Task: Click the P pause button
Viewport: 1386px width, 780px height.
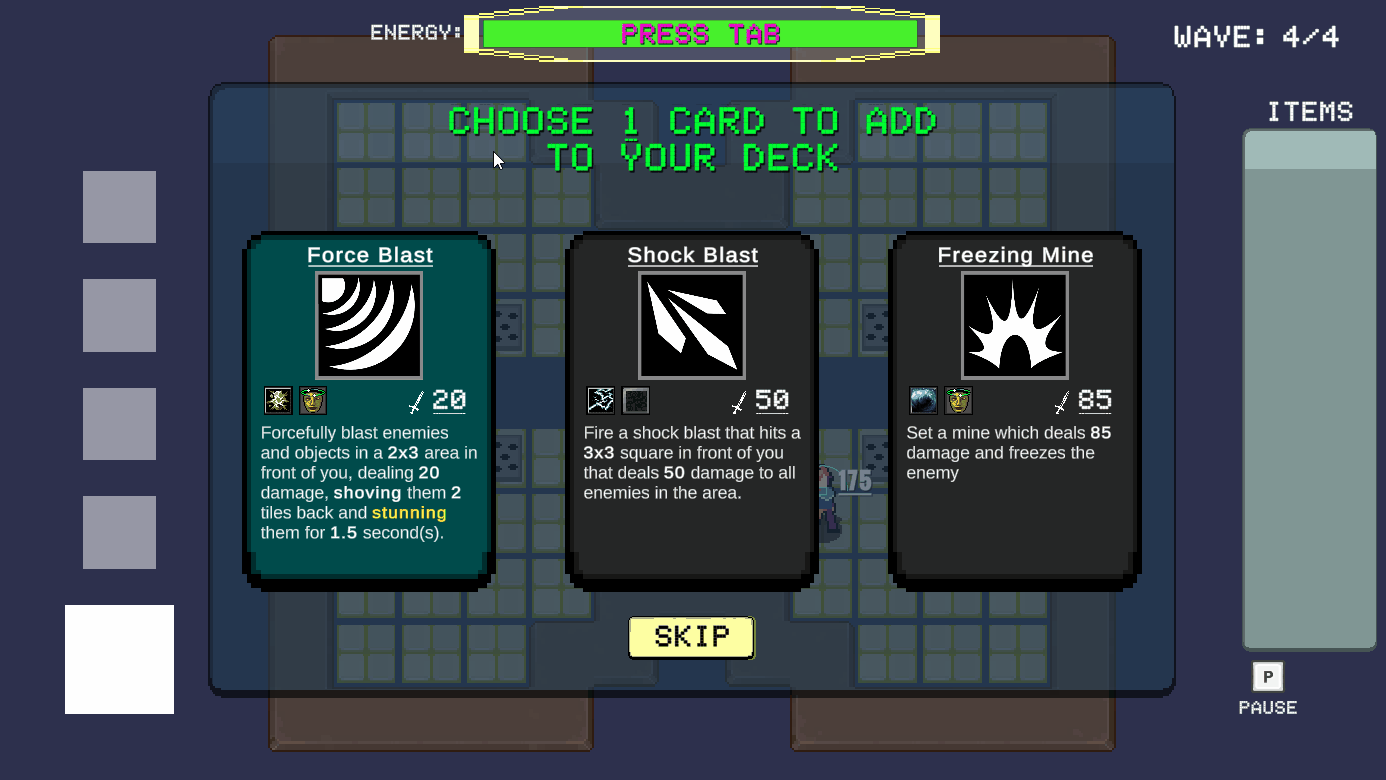Action: pyautogui.click(x=1267, y=677)
